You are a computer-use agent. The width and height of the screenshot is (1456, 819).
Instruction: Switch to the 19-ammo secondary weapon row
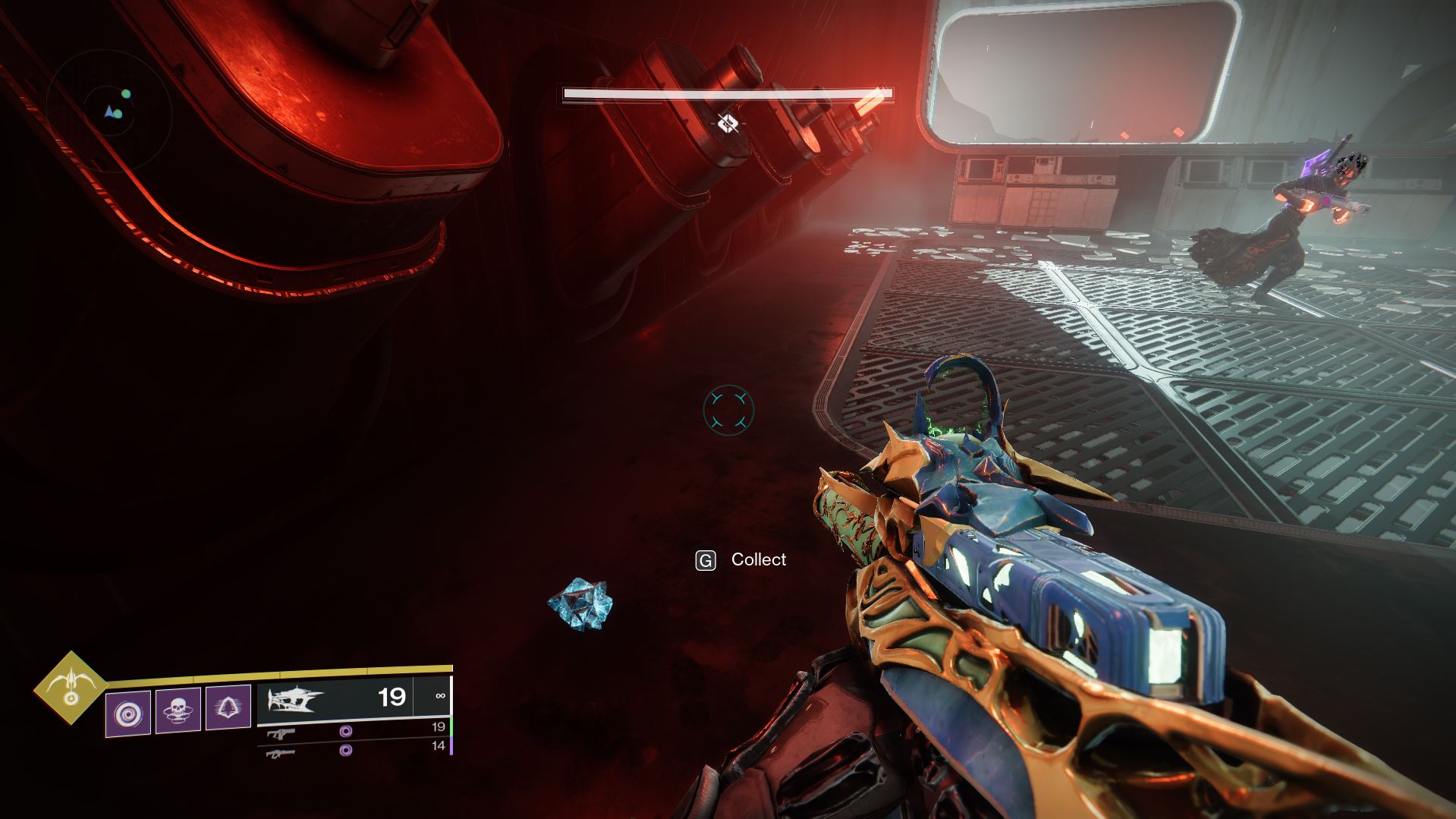[357, 730]
